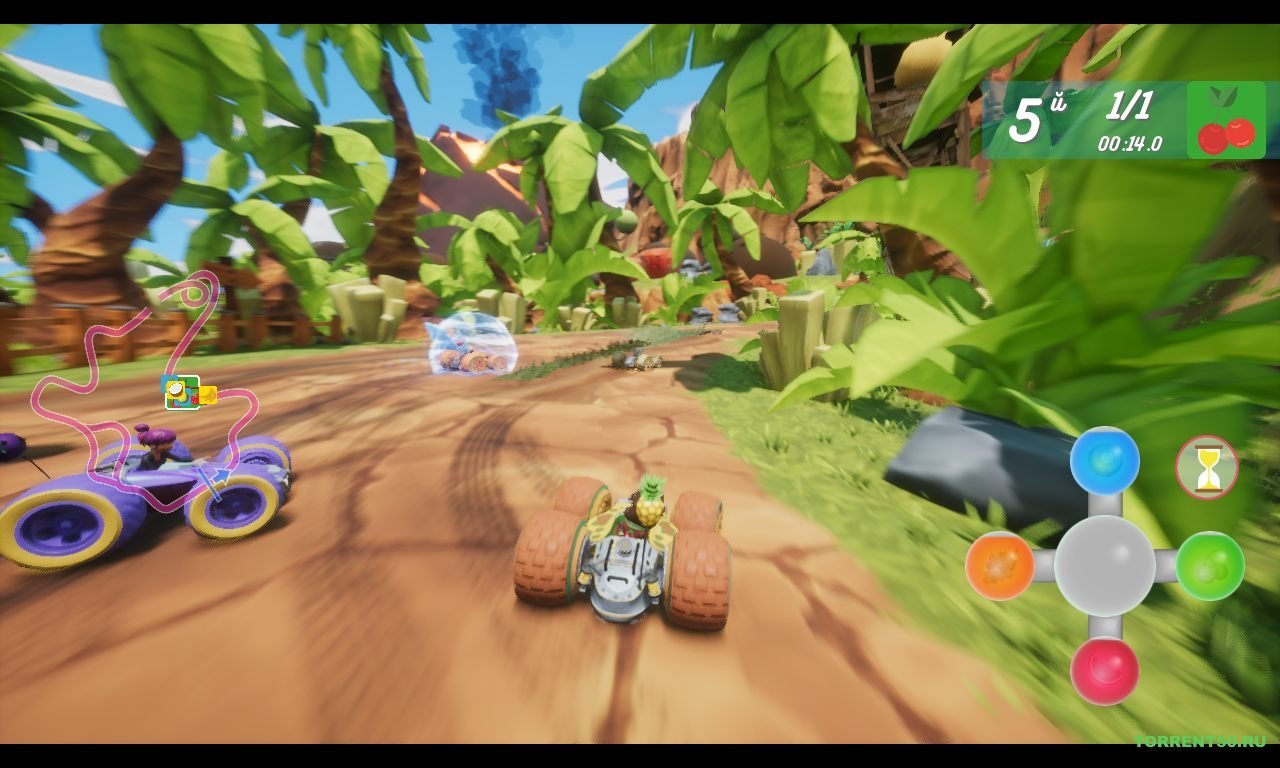Toggle the lap counter reading 1/1
The image size is (1280, 768).
point(1128,106)
